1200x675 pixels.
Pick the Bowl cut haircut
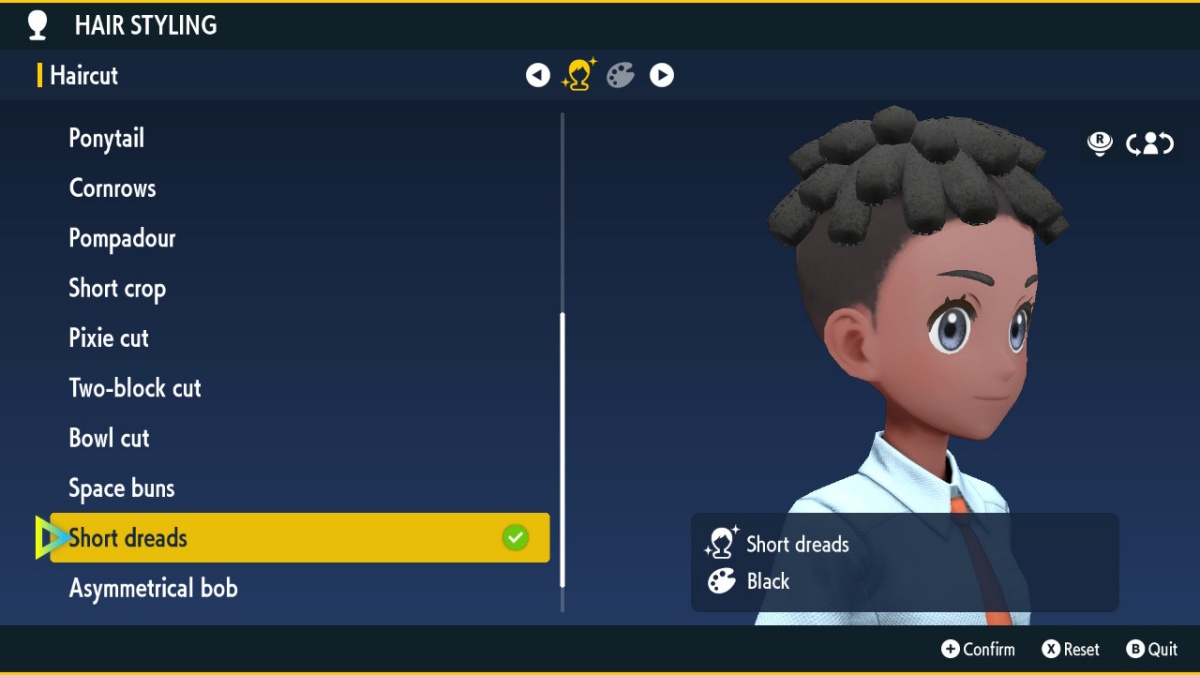(109, 438)
